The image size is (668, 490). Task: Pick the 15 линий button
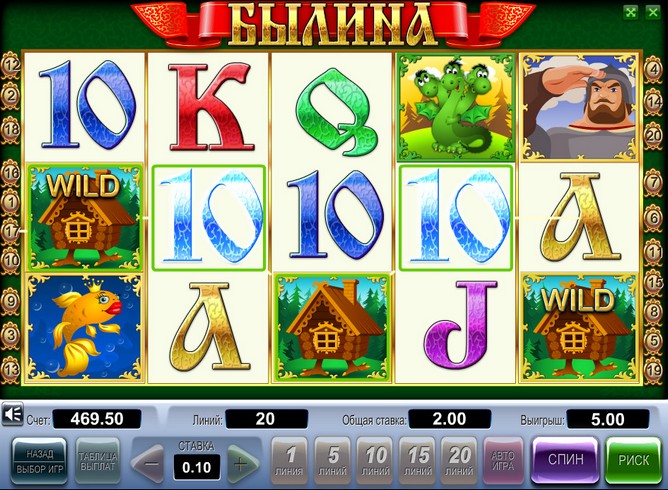click(x=419, y=460)
